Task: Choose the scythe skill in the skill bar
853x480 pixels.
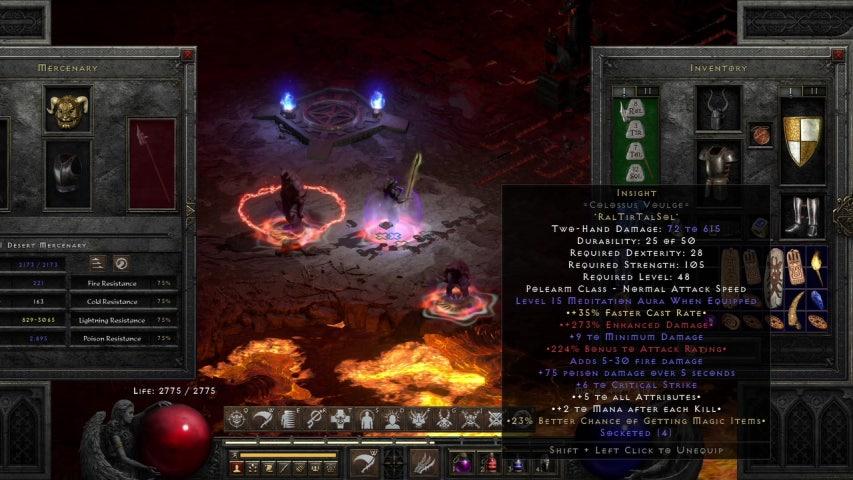Action: point(263,420)
